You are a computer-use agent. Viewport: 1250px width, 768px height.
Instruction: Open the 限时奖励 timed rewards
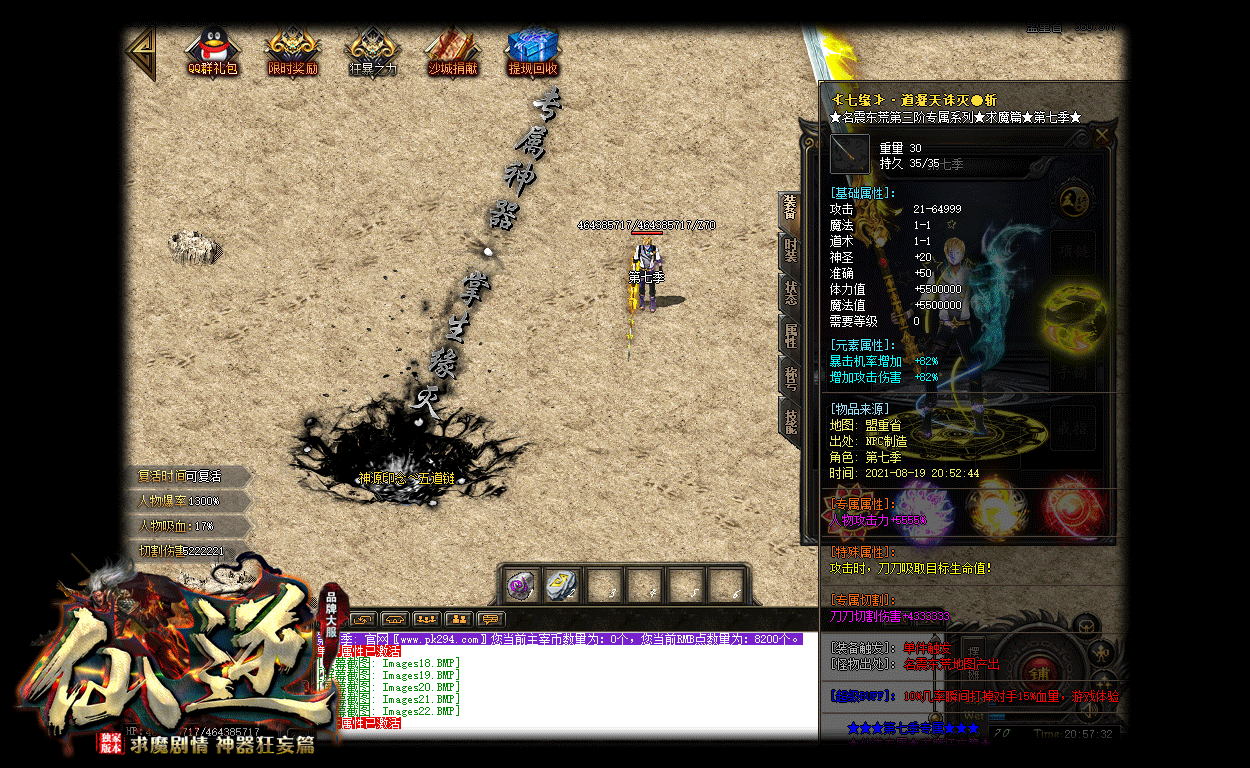pyautogui.click(x=292, y=52)
